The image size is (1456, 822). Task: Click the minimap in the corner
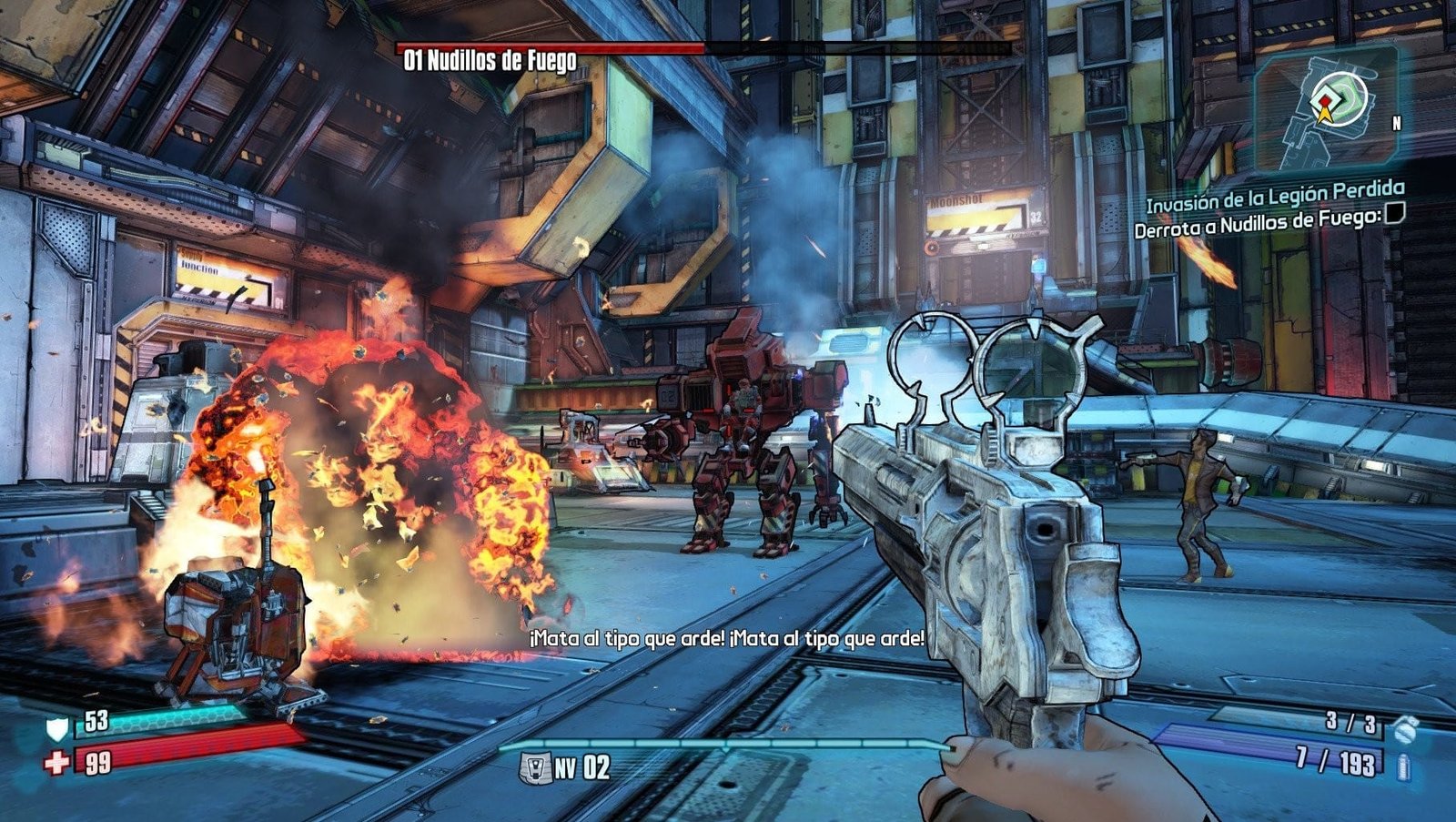1326,109
